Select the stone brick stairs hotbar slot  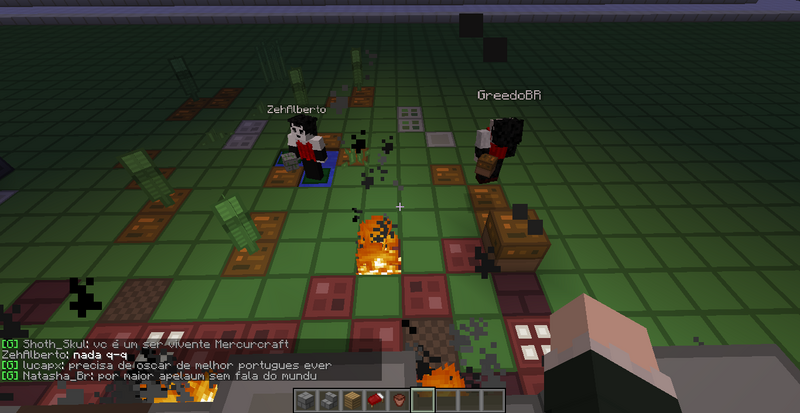329,401
